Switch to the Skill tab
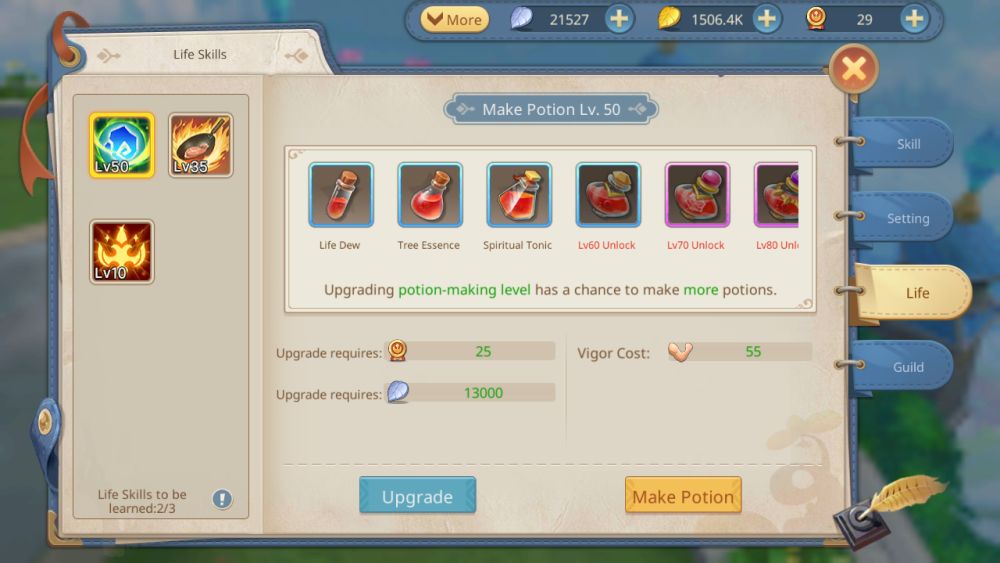The width and height of the screenshot is (1000, 563). (x=907, y=144)
